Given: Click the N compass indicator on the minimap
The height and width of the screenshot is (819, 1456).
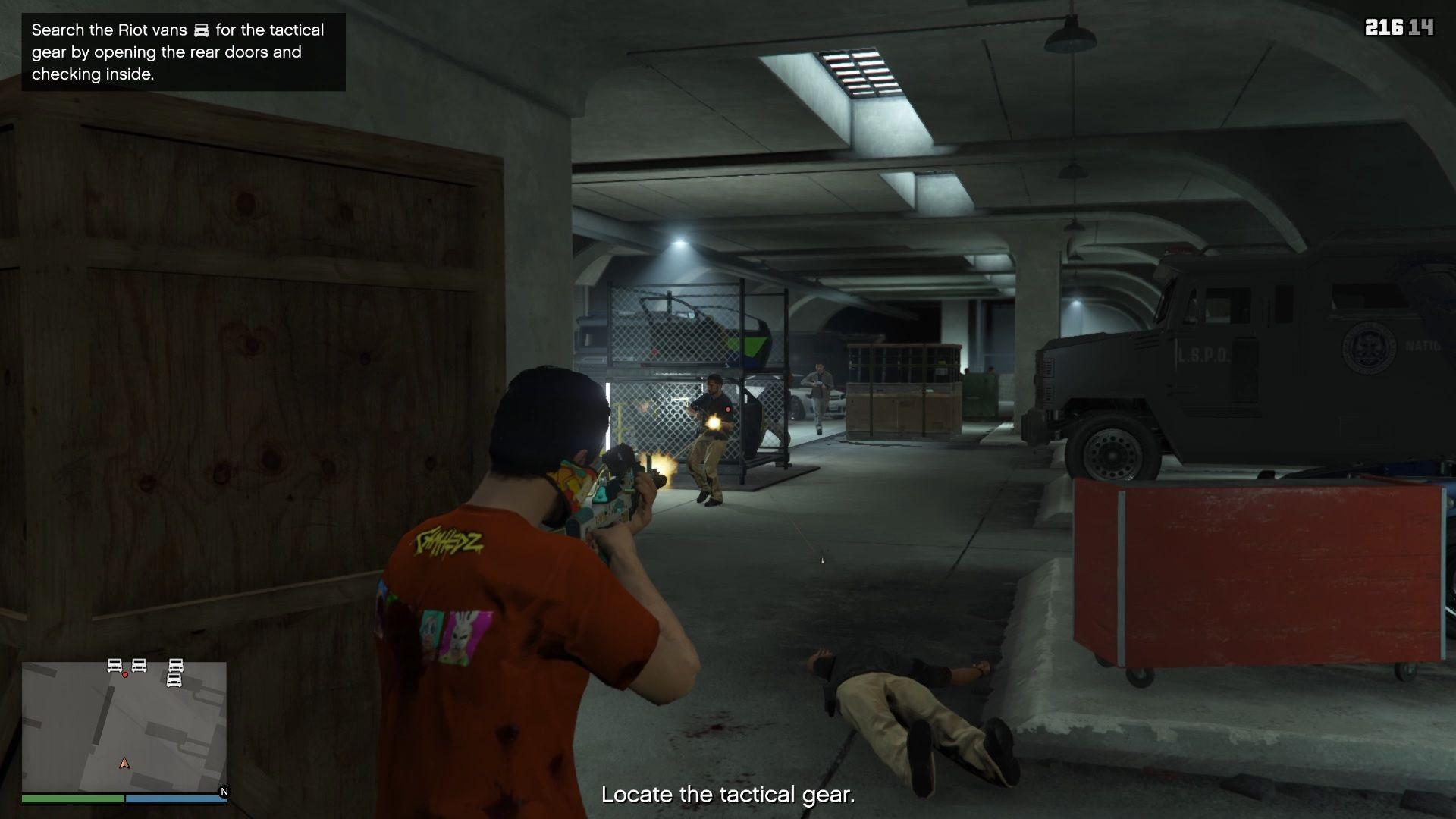Looking at the screenshot, I should coord(224,792).
